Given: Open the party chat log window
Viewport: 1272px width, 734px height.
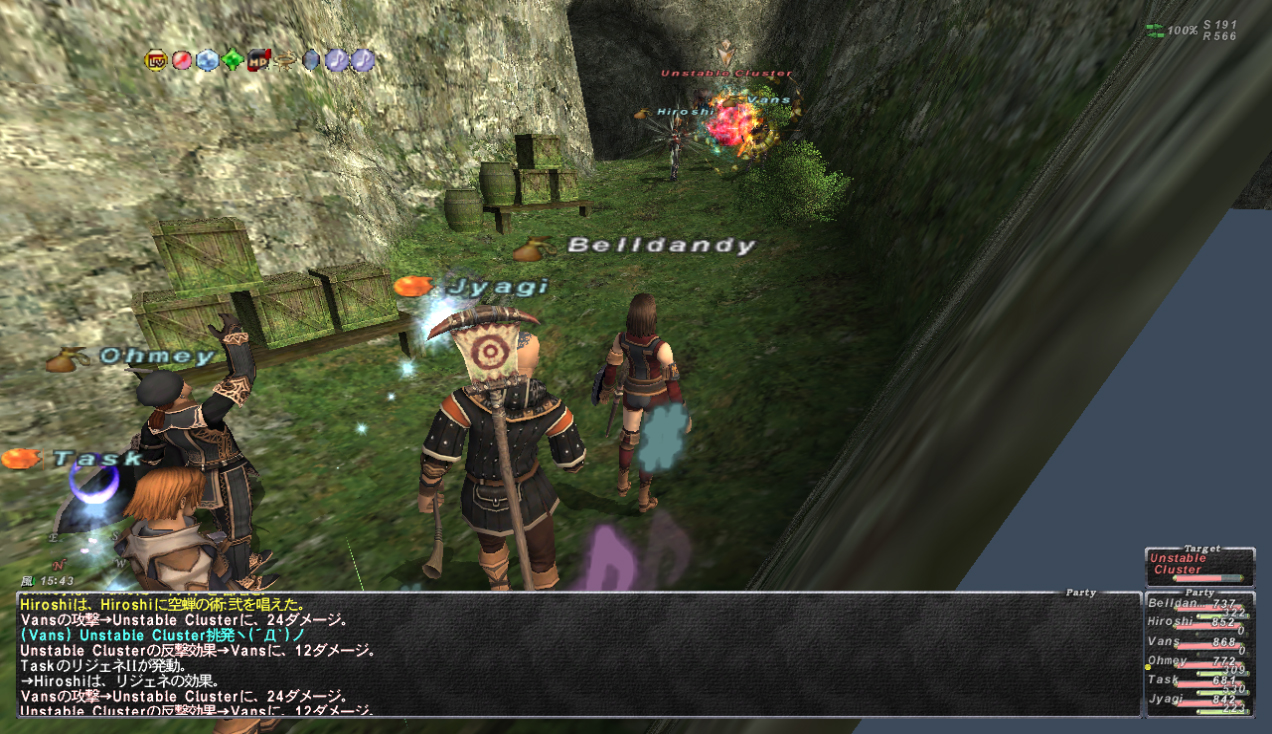Looking at the screenshot, I should pyautogui.click(x=578, y=654).
